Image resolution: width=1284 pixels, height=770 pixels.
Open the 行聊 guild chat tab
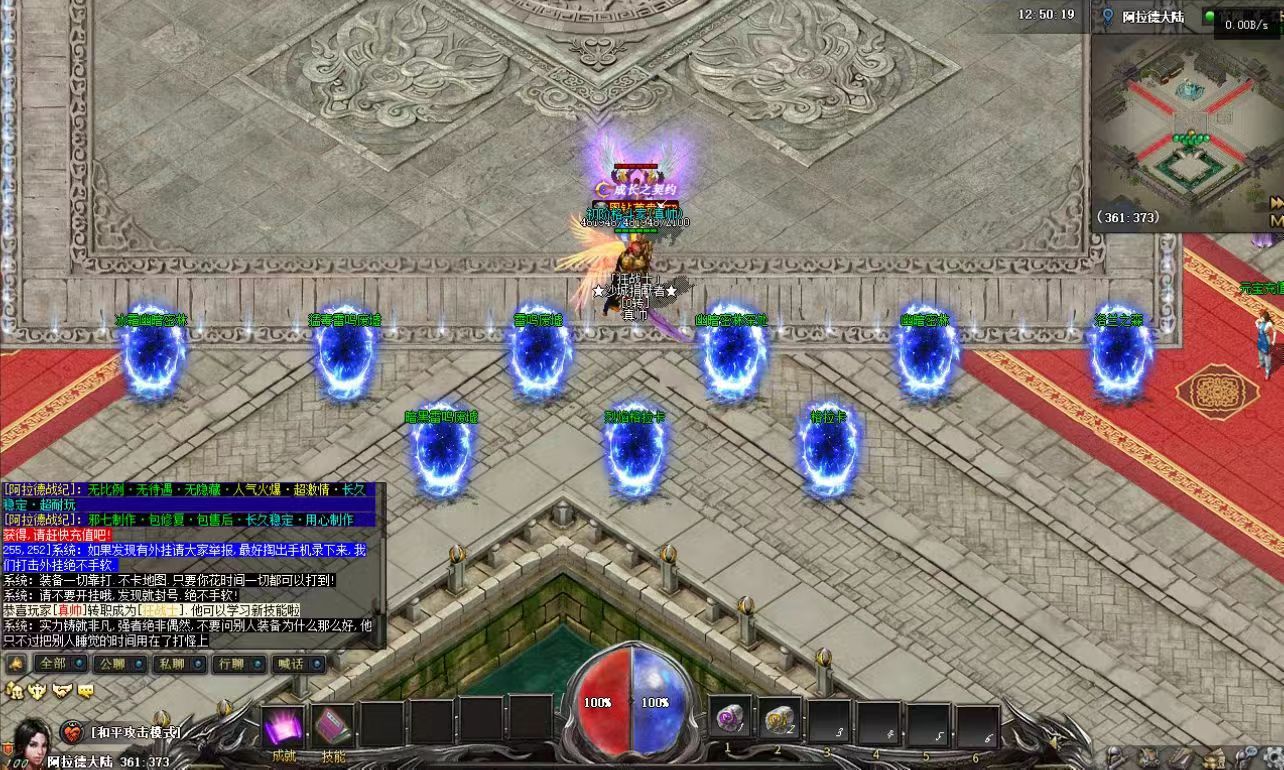230,663
